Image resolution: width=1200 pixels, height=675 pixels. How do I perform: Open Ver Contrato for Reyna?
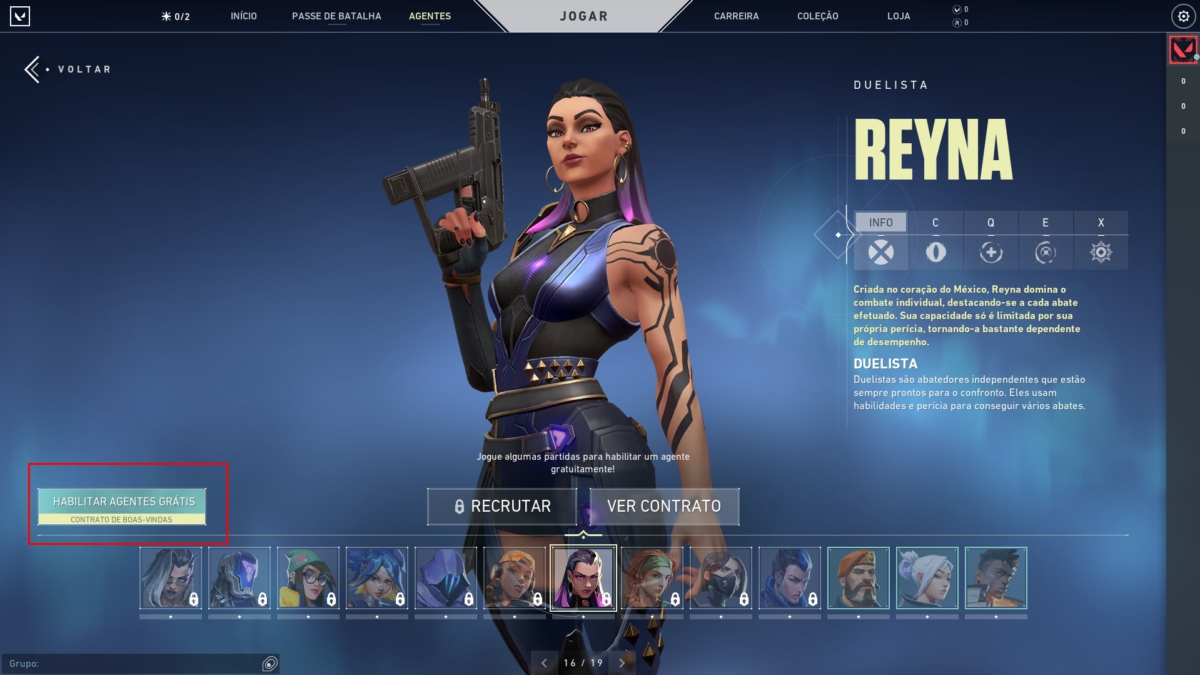(x=664, y=506)
